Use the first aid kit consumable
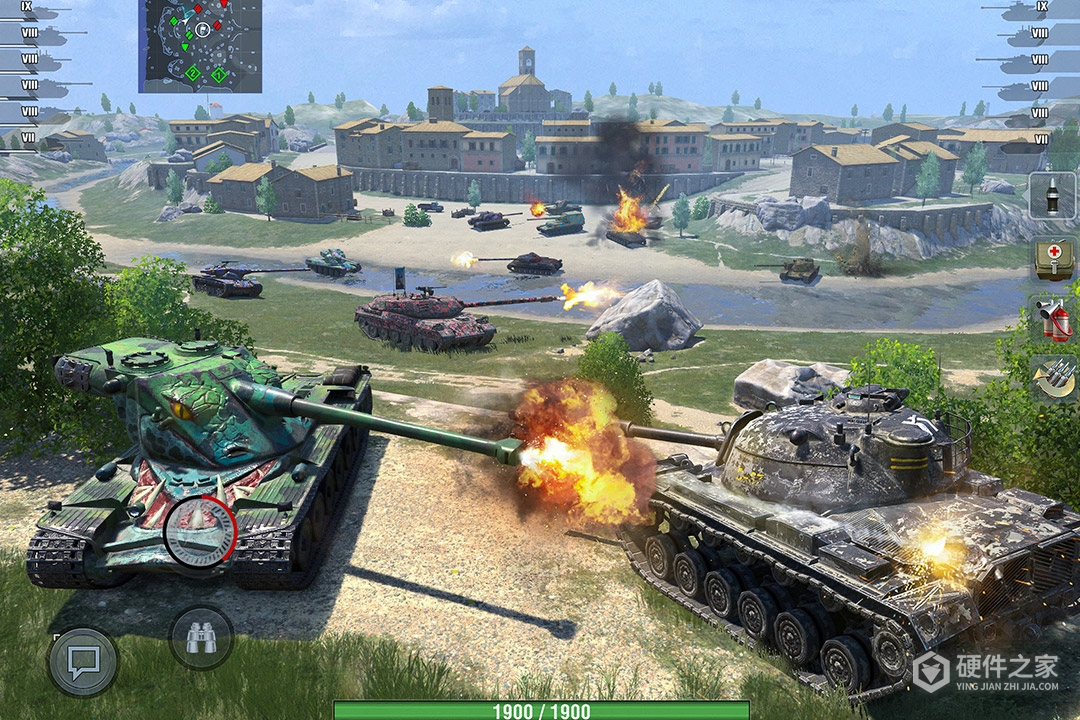The width and height of the screenshot is (1080, 720). point(1053,258)
